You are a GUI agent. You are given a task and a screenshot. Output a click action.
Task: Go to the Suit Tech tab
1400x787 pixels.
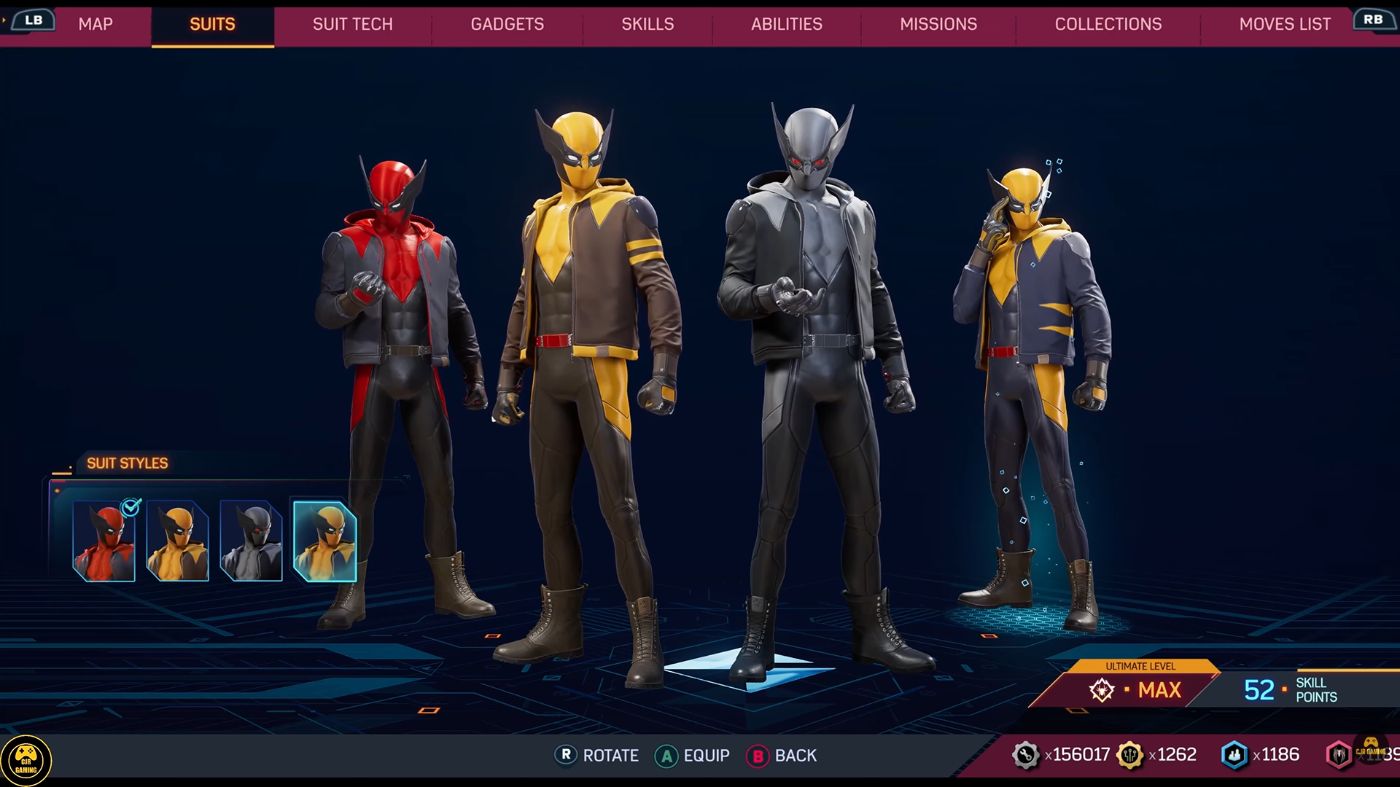(352, 24)
